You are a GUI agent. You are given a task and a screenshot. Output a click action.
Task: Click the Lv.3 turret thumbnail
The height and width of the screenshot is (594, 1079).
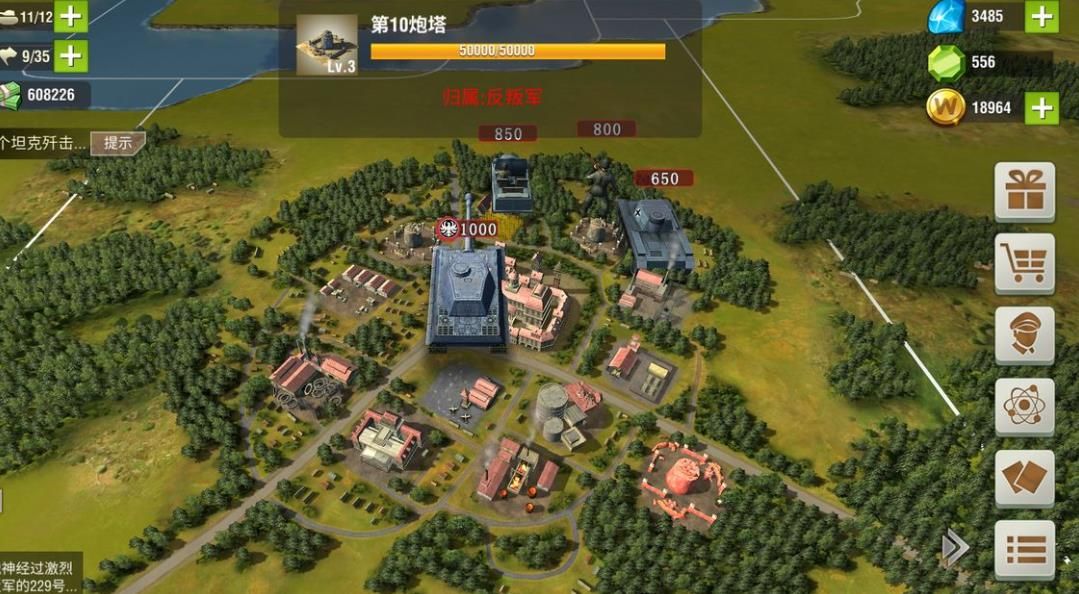pos(326,45)
